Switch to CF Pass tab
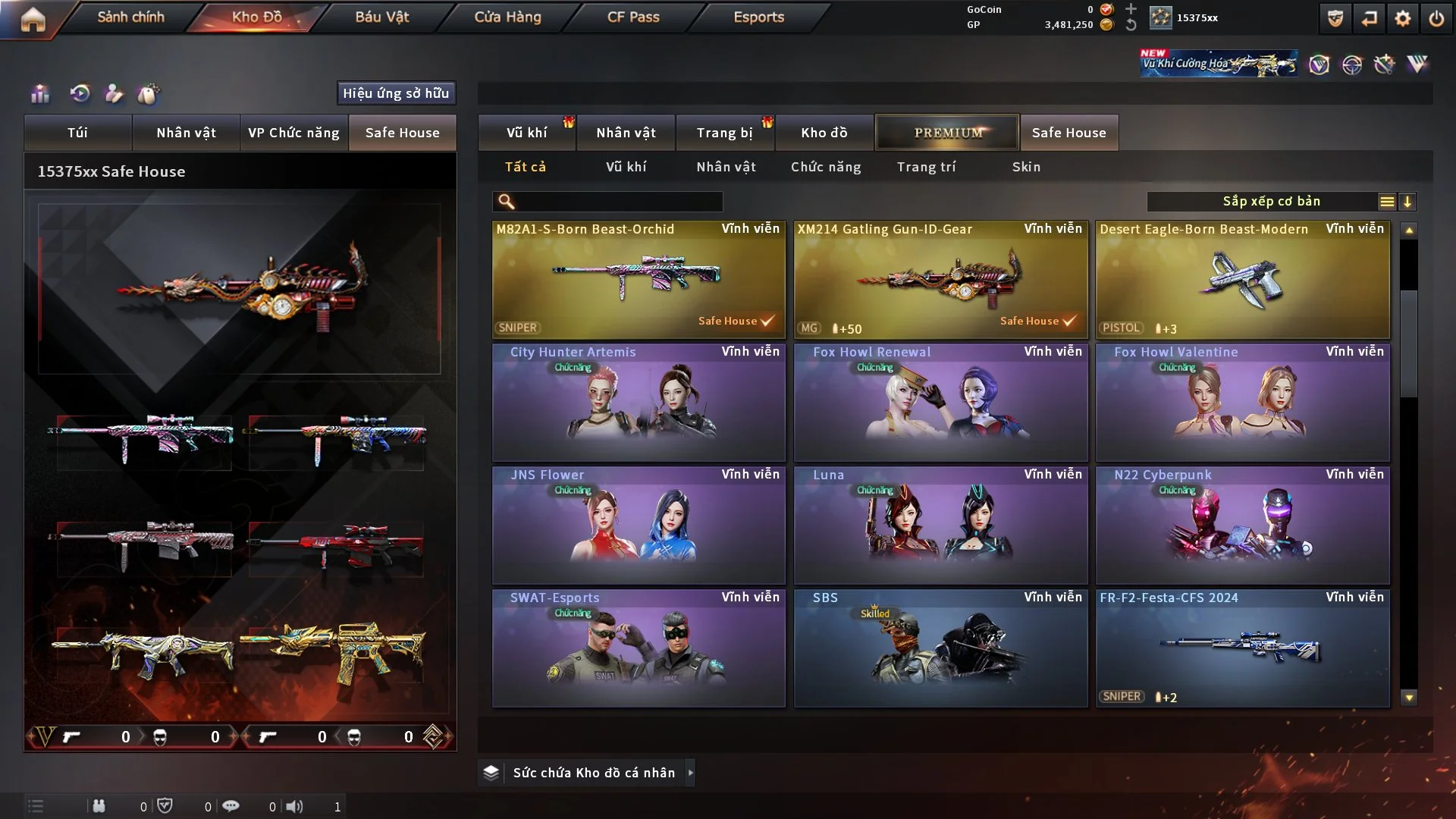This screenshot has height=819, width=1456. coord(633,17)
